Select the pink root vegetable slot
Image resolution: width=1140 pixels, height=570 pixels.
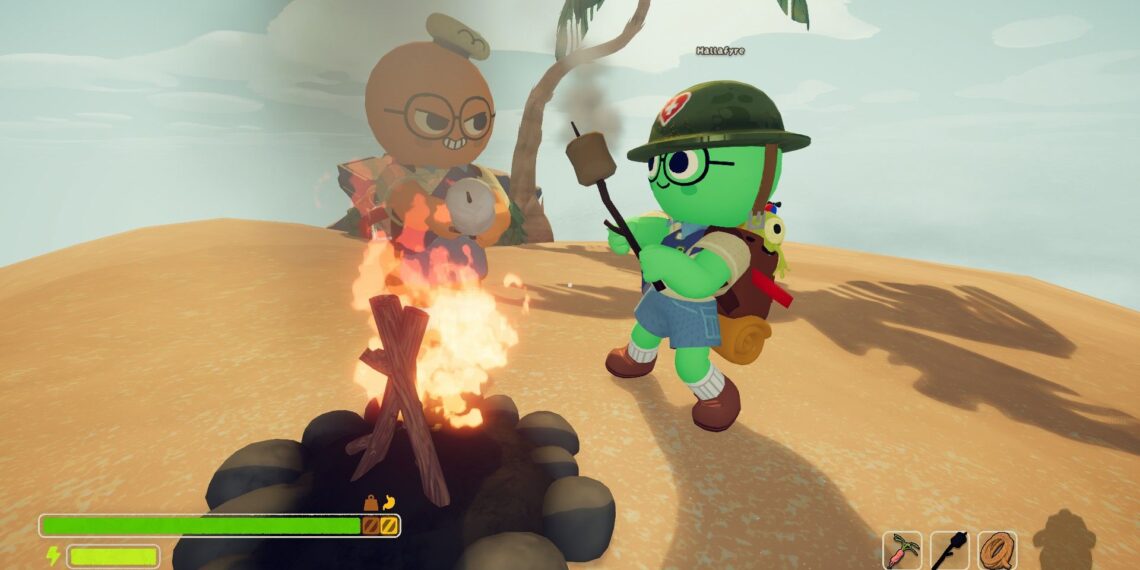(902, 550)
